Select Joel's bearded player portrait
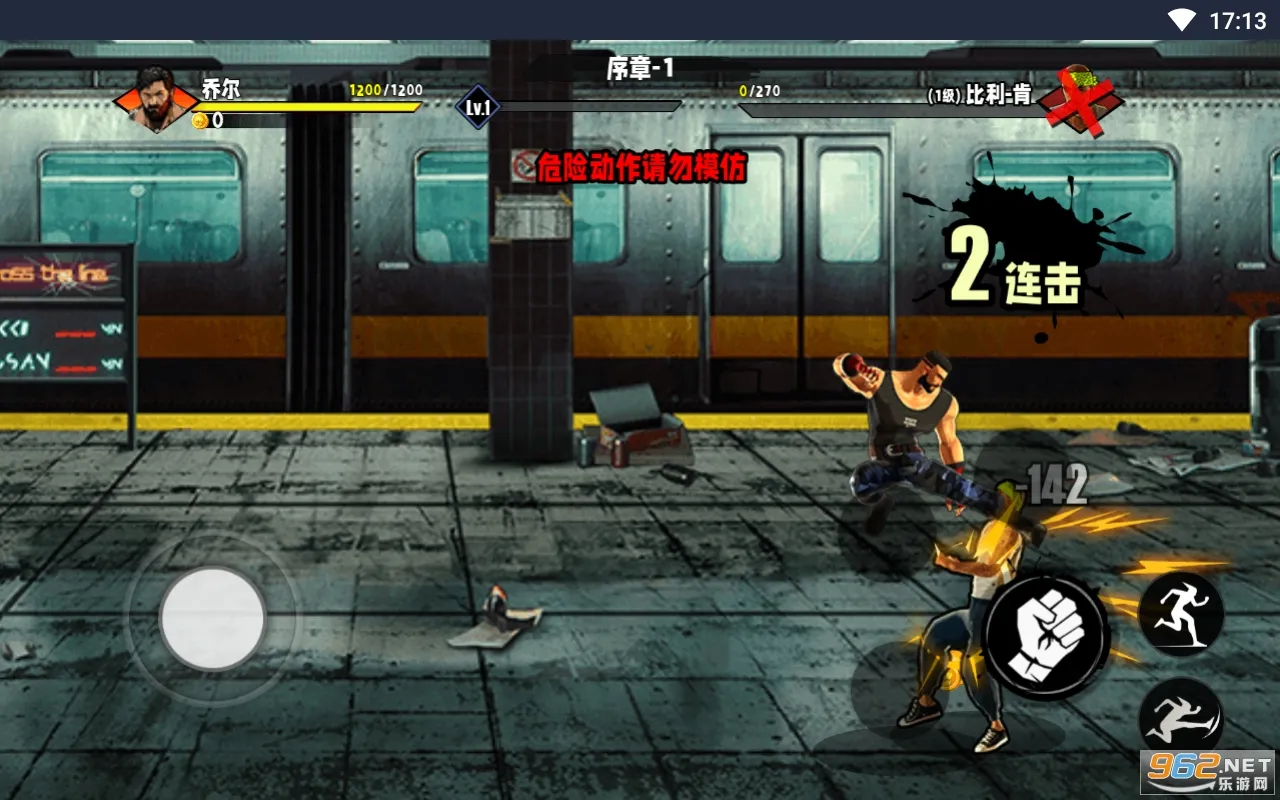The height and width of the screenshot is (800, 1280). [156, 99]
